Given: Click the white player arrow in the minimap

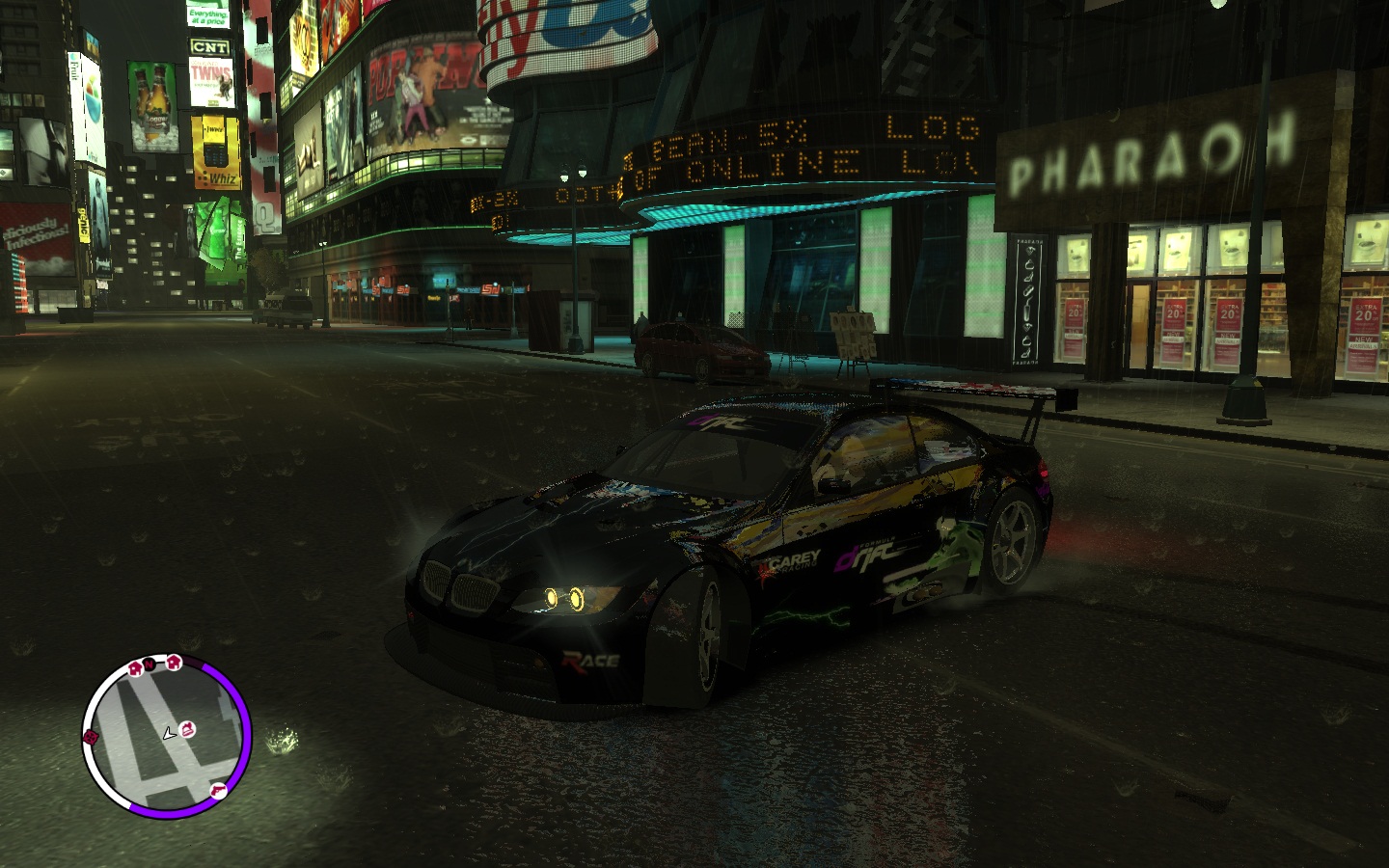Looking at the screenshot, I should (169, 735).
